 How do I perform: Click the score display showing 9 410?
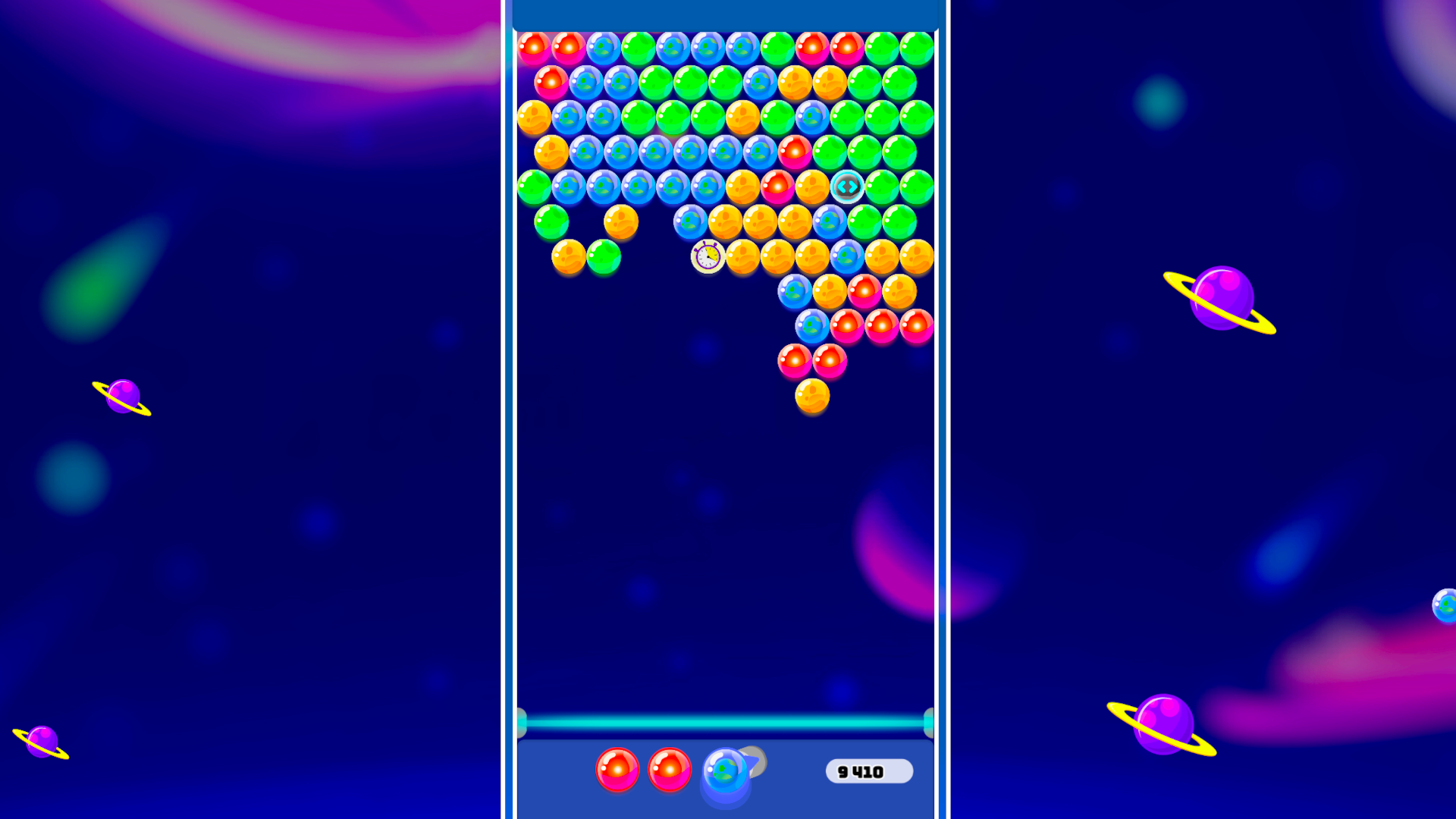coord(870,771)
